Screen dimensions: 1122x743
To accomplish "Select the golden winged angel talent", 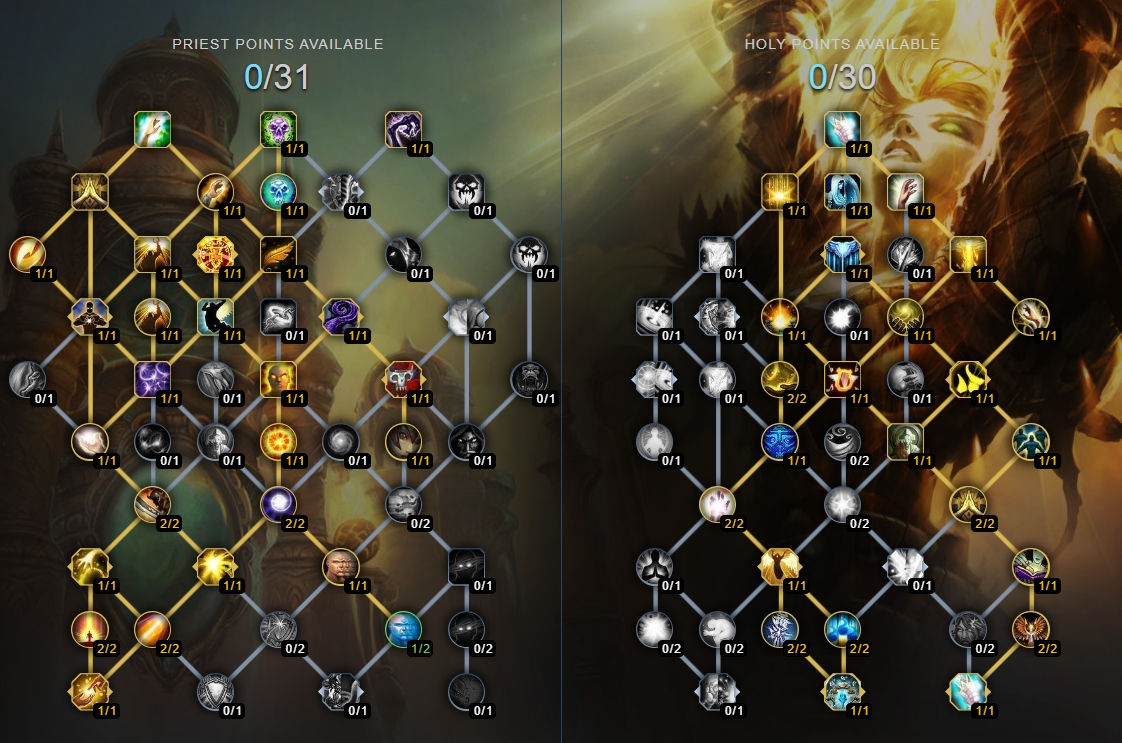I will point(778,566).
